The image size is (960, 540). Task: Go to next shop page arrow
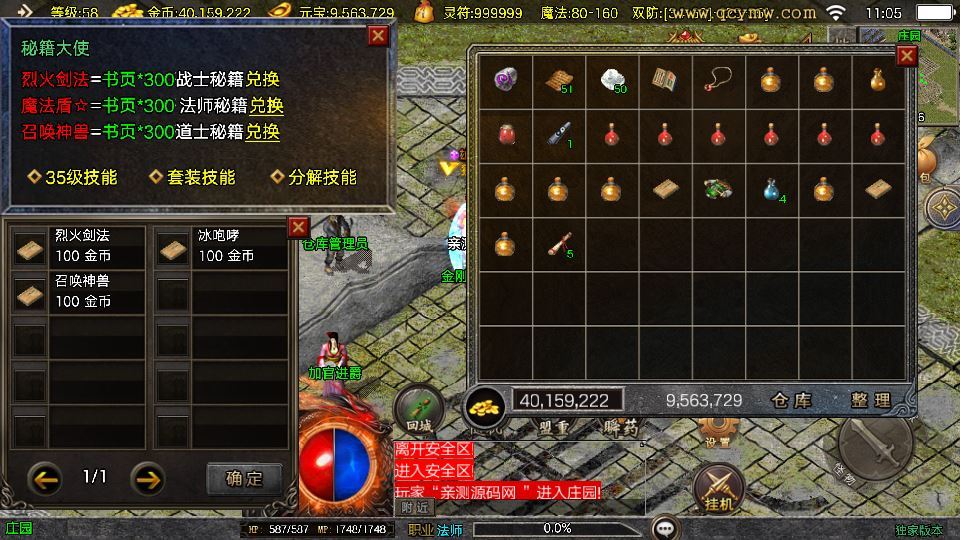[149, 478]
